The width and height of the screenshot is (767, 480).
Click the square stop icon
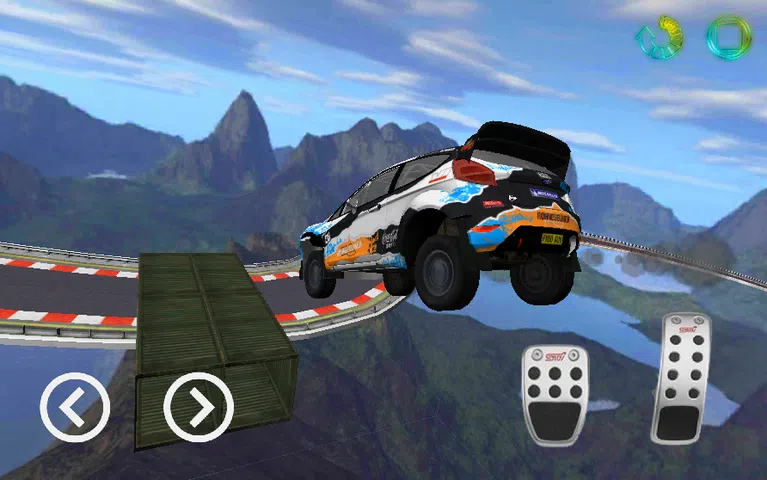[728, 37]
